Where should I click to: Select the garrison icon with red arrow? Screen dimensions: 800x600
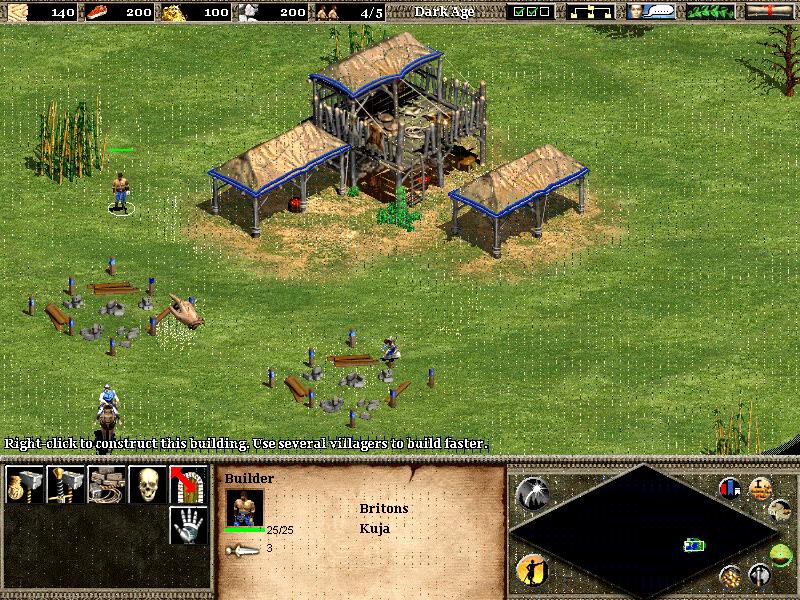(187, 485)
